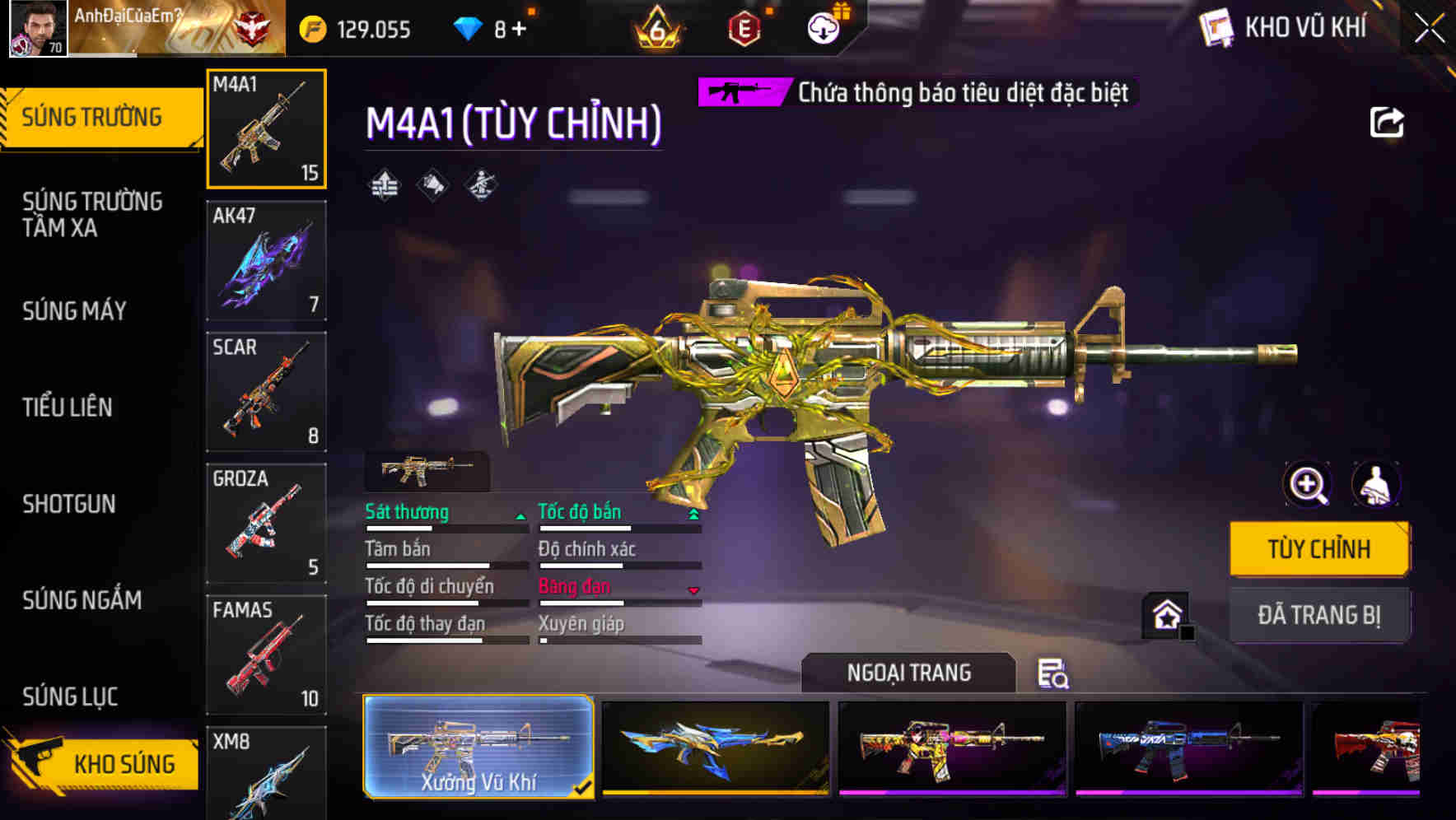This screenshot has width=1456, height=820.
Task: Open the cloud download gift icon
Action: pos(822,27)
